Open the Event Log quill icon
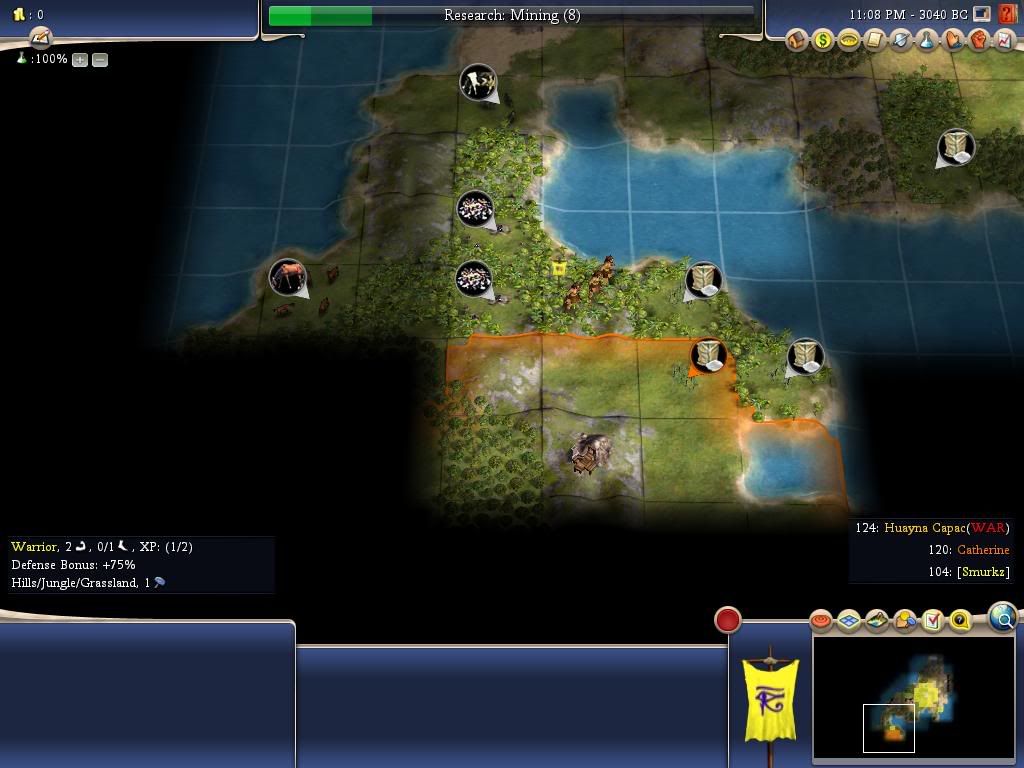 click(40, 38)
